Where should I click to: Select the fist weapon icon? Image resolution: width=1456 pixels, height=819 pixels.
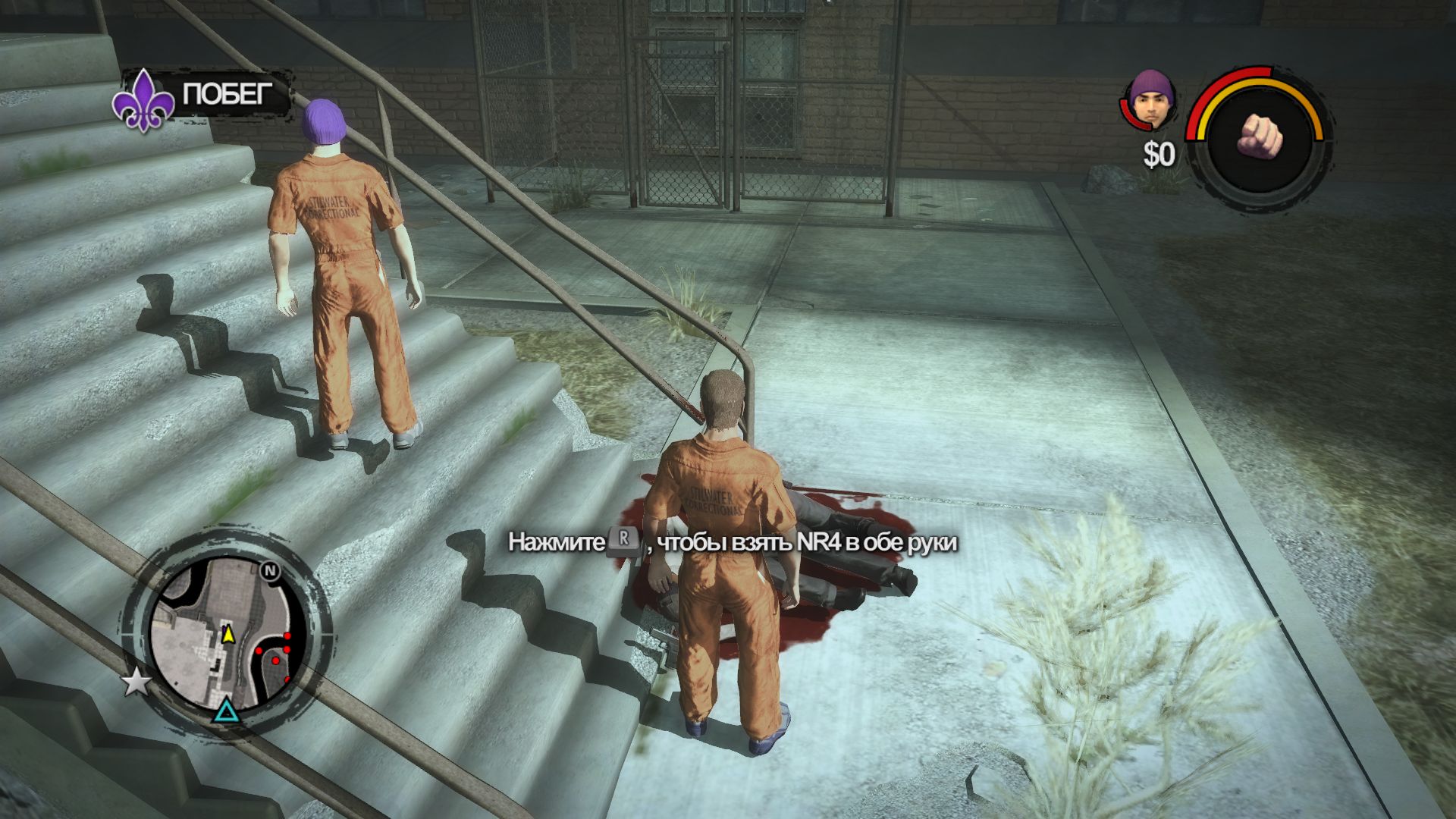point(1259,137)
